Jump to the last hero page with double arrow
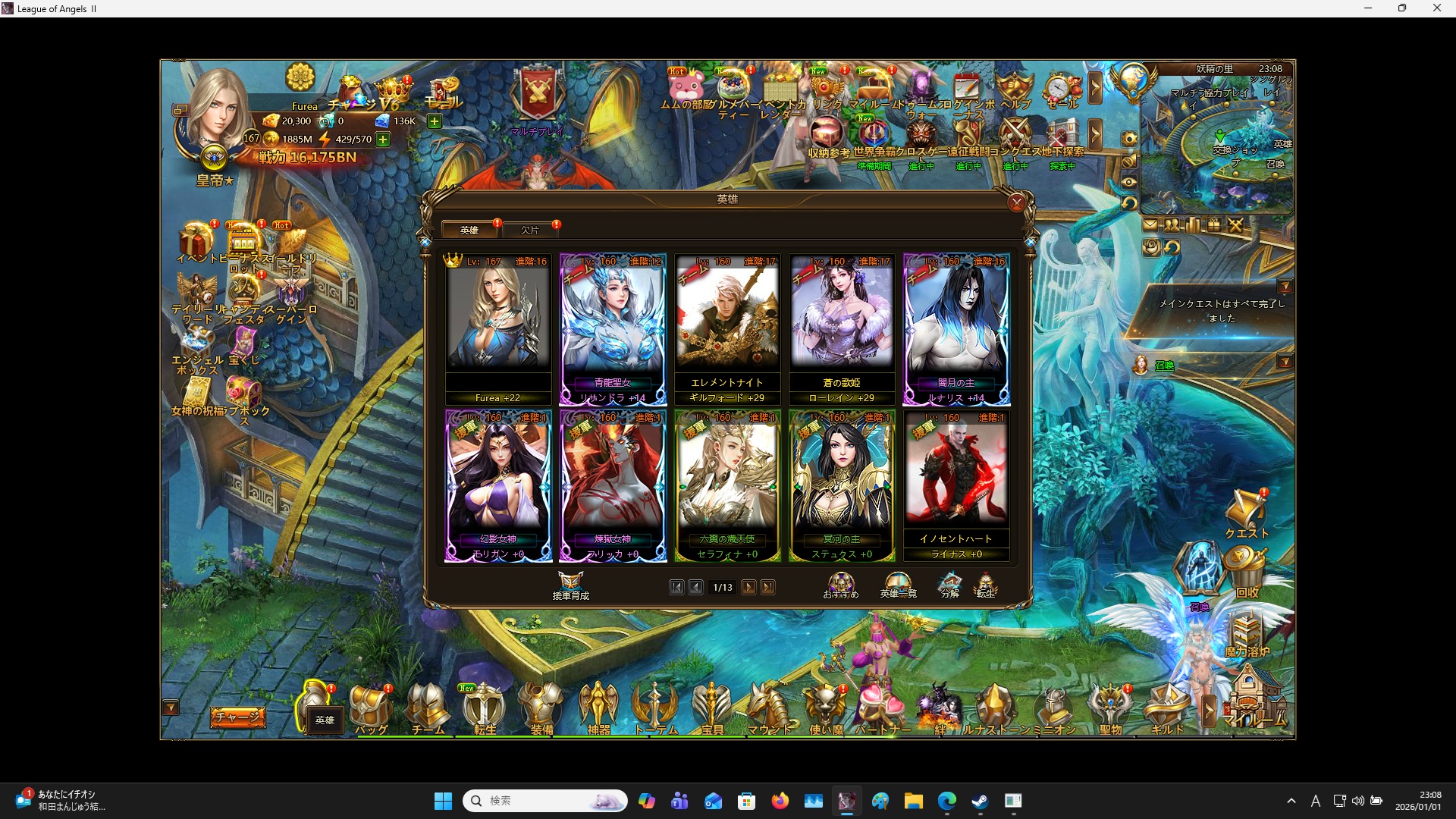Screen dimensions: 1456x819 point(769,587)
